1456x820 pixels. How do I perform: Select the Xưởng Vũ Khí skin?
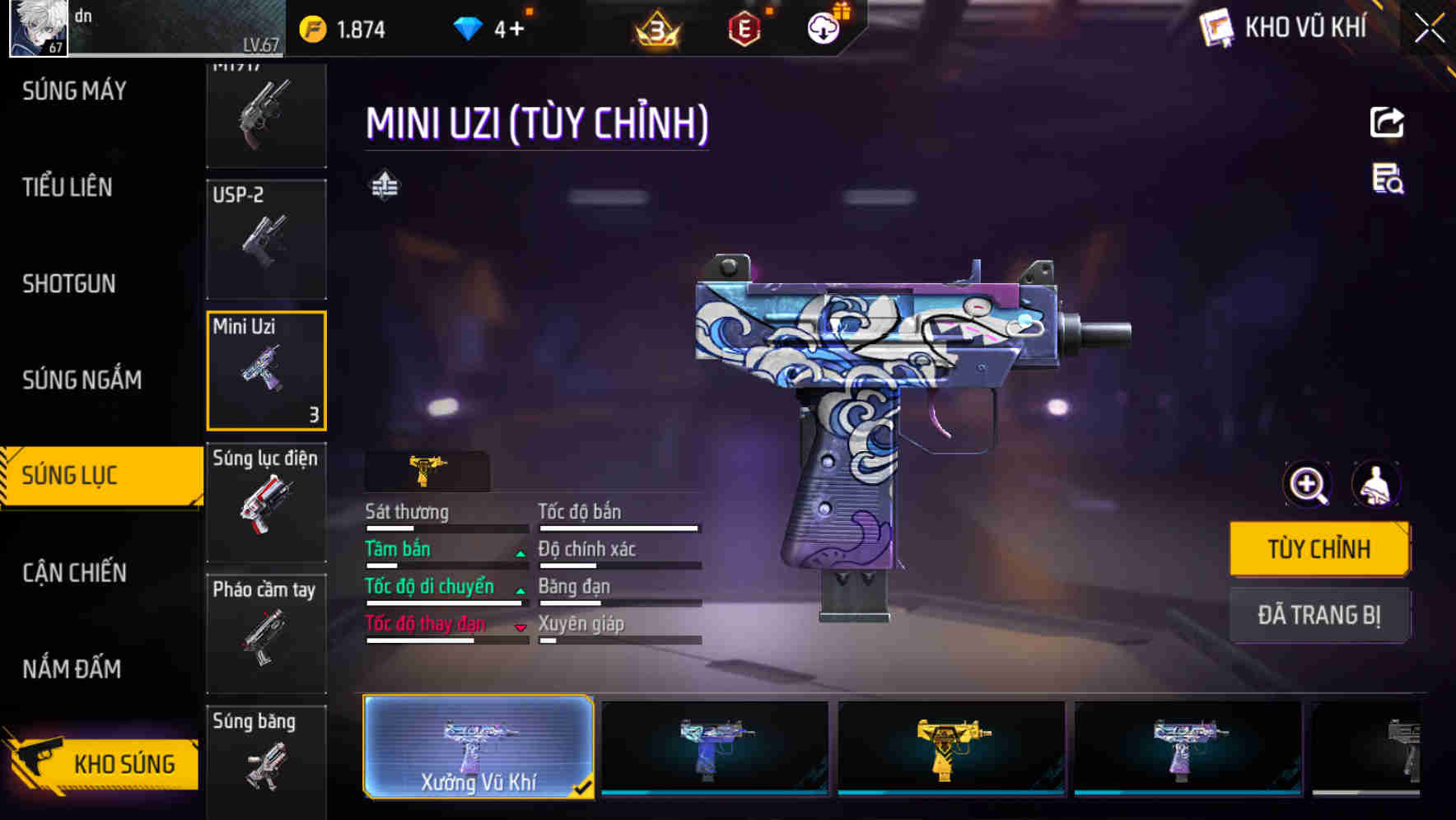click(x=478, y=747)
